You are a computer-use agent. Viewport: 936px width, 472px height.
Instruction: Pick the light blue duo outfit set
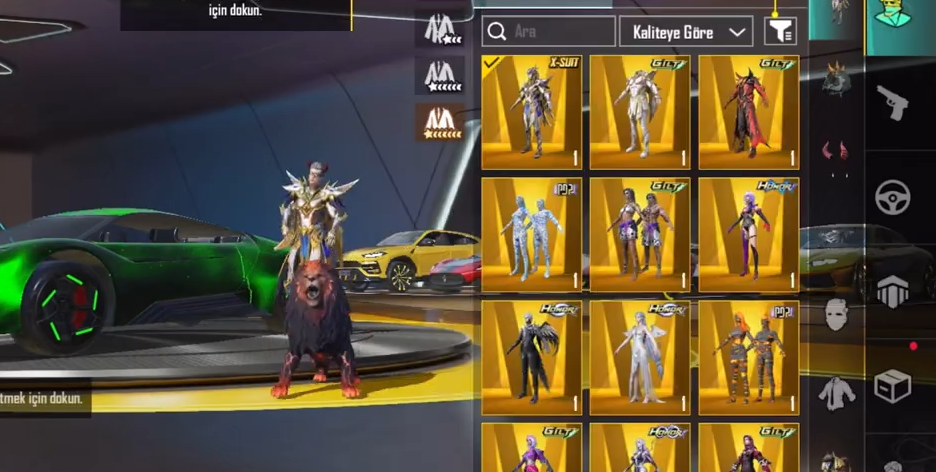pos(531,235)
